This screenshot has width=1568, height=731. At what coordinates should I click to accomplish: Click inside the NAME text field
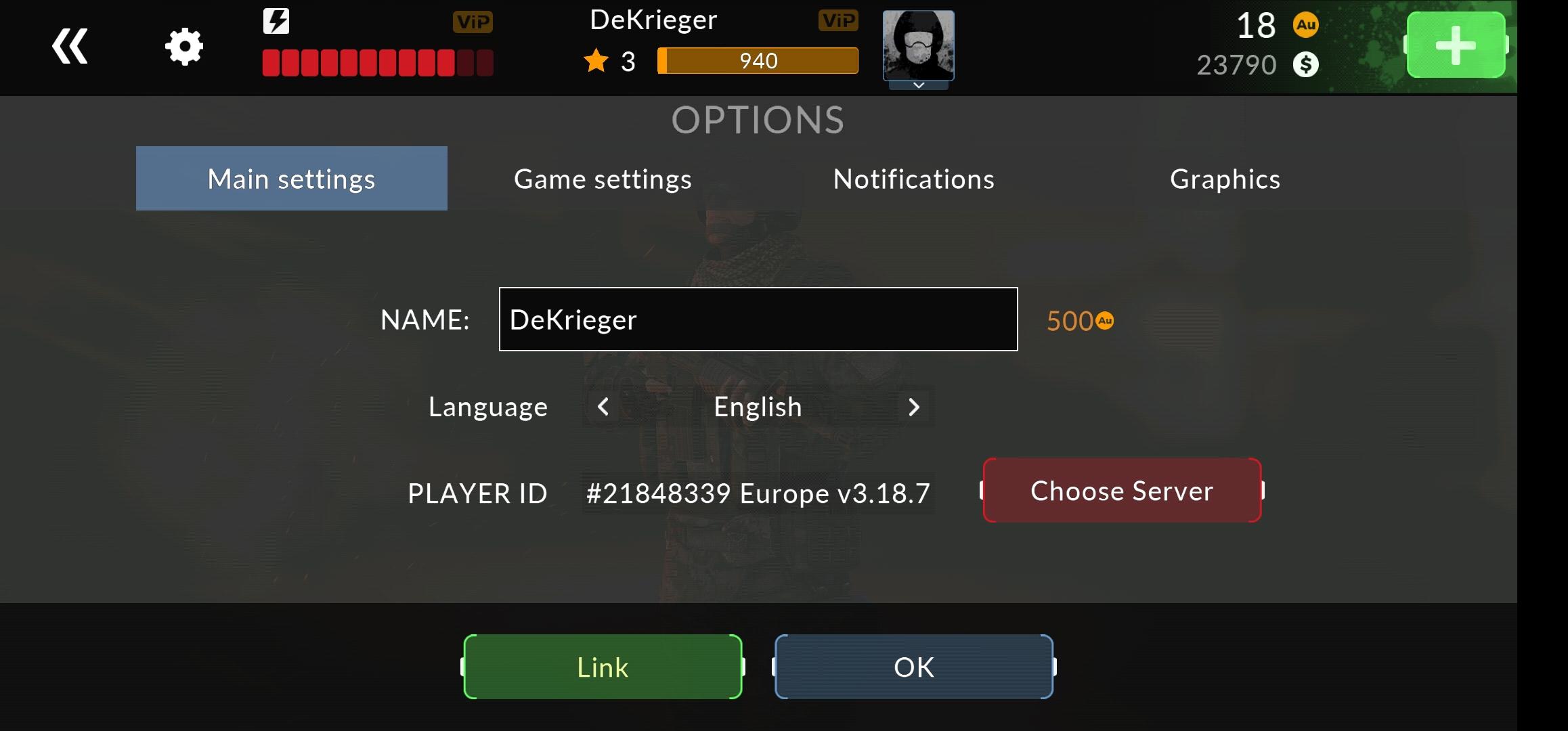click(757, 319)
